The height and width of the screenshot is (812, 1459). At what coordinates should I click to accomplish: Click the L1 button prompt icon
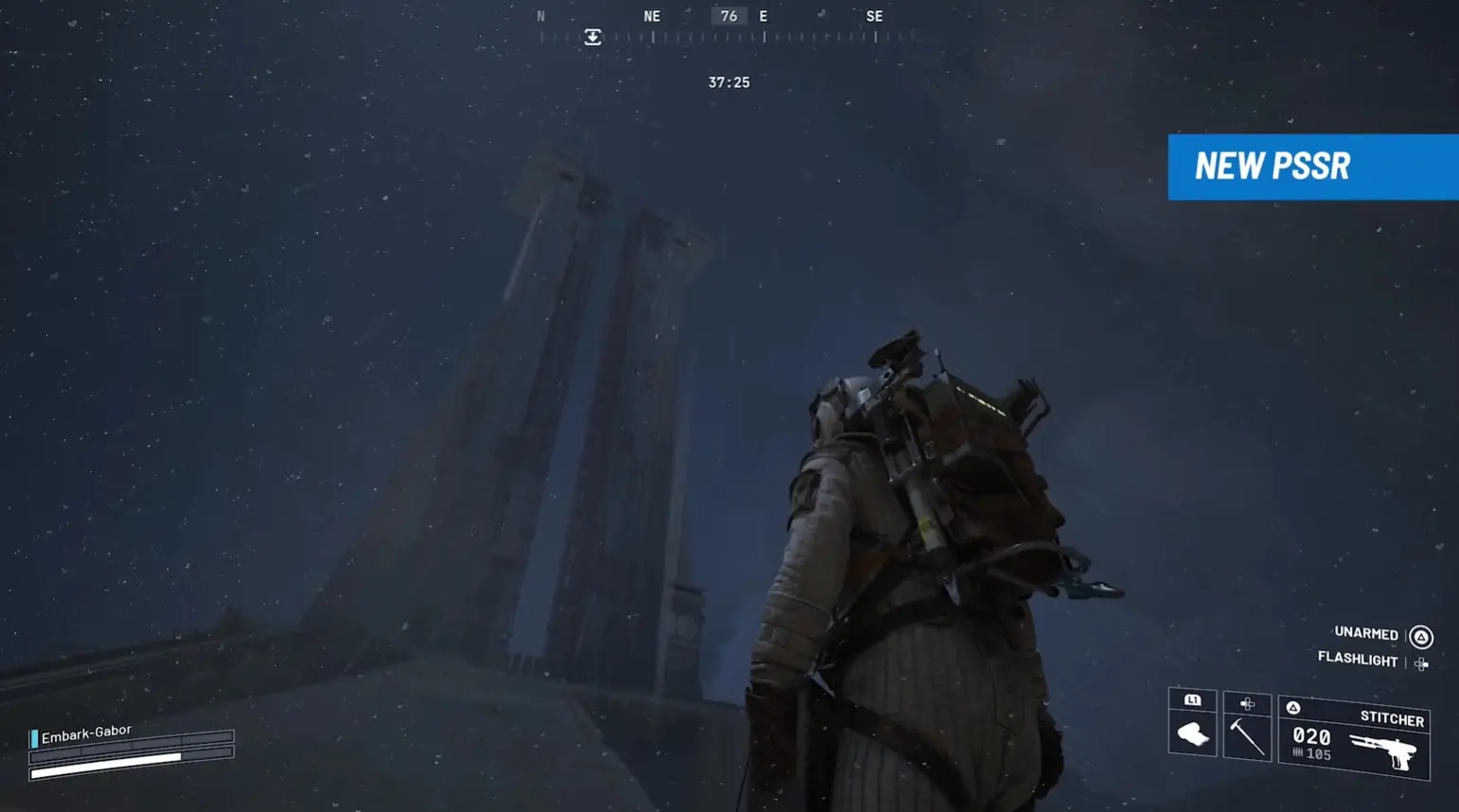pyautogui.click(x=1191, y=699)
